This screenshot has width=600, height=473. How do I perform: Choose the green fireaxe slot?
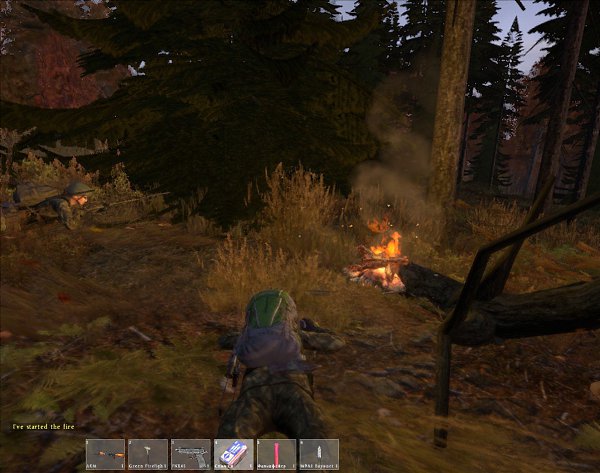coord(148,454)
